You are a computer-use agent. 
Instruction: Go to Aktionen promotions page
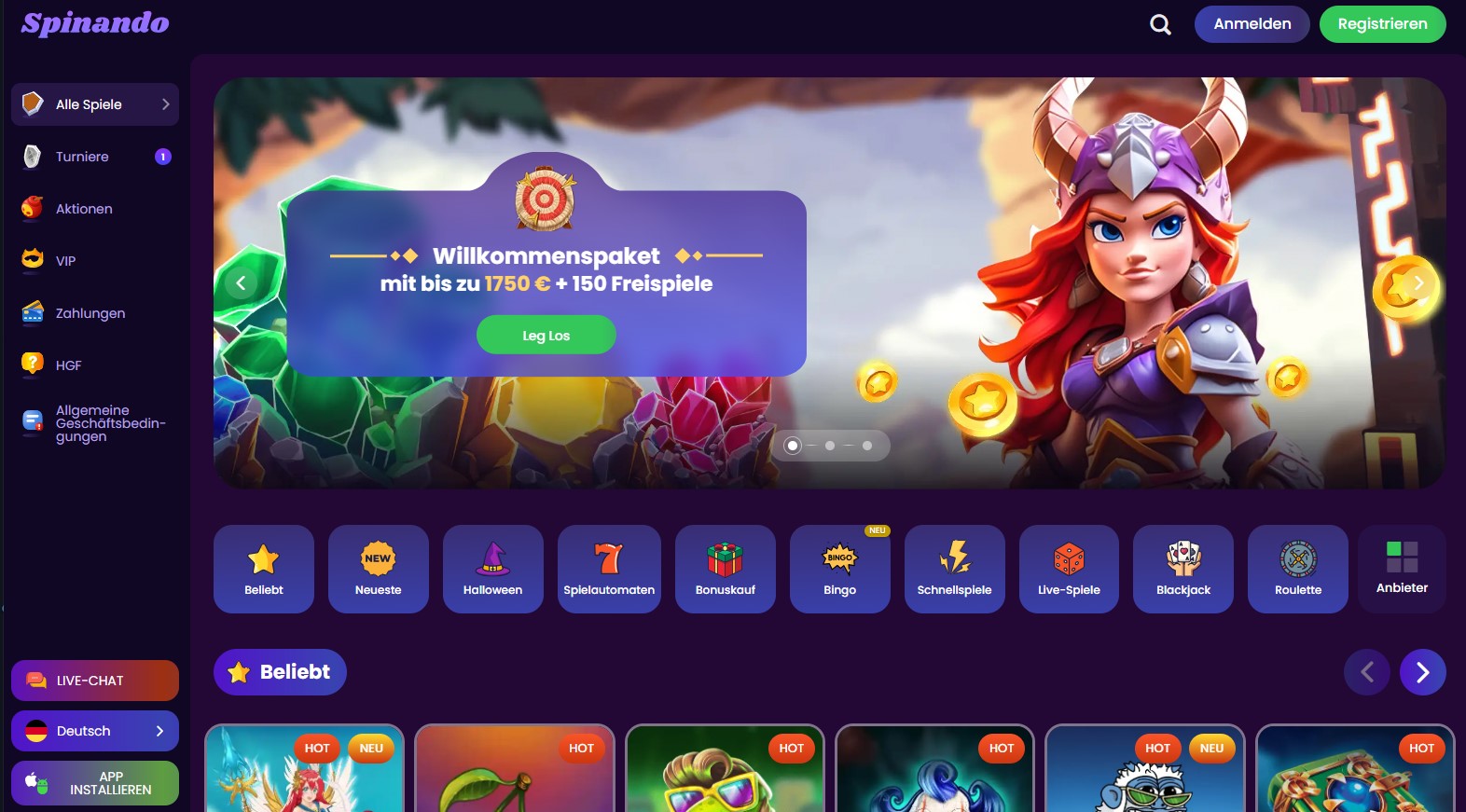84,209
